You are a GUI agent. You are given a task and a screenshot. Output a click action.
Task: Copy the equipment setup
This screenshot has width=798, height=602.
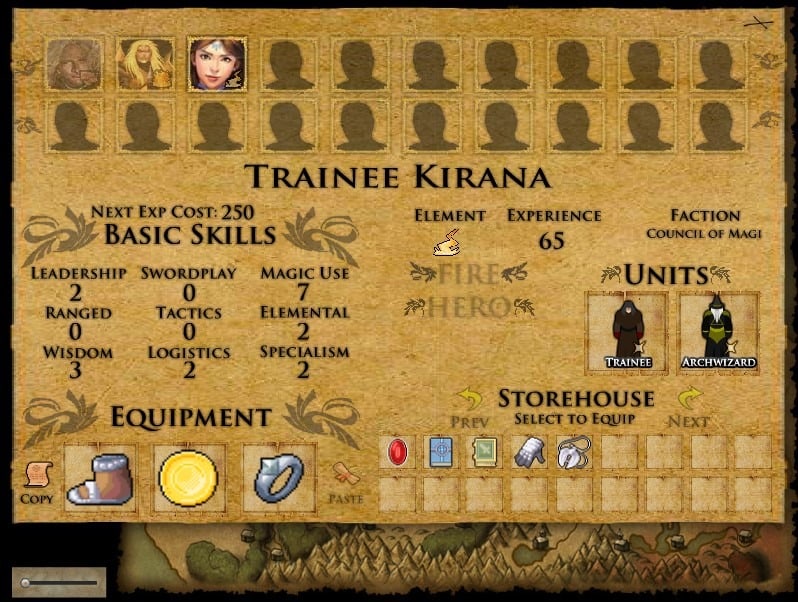(36, 480)
